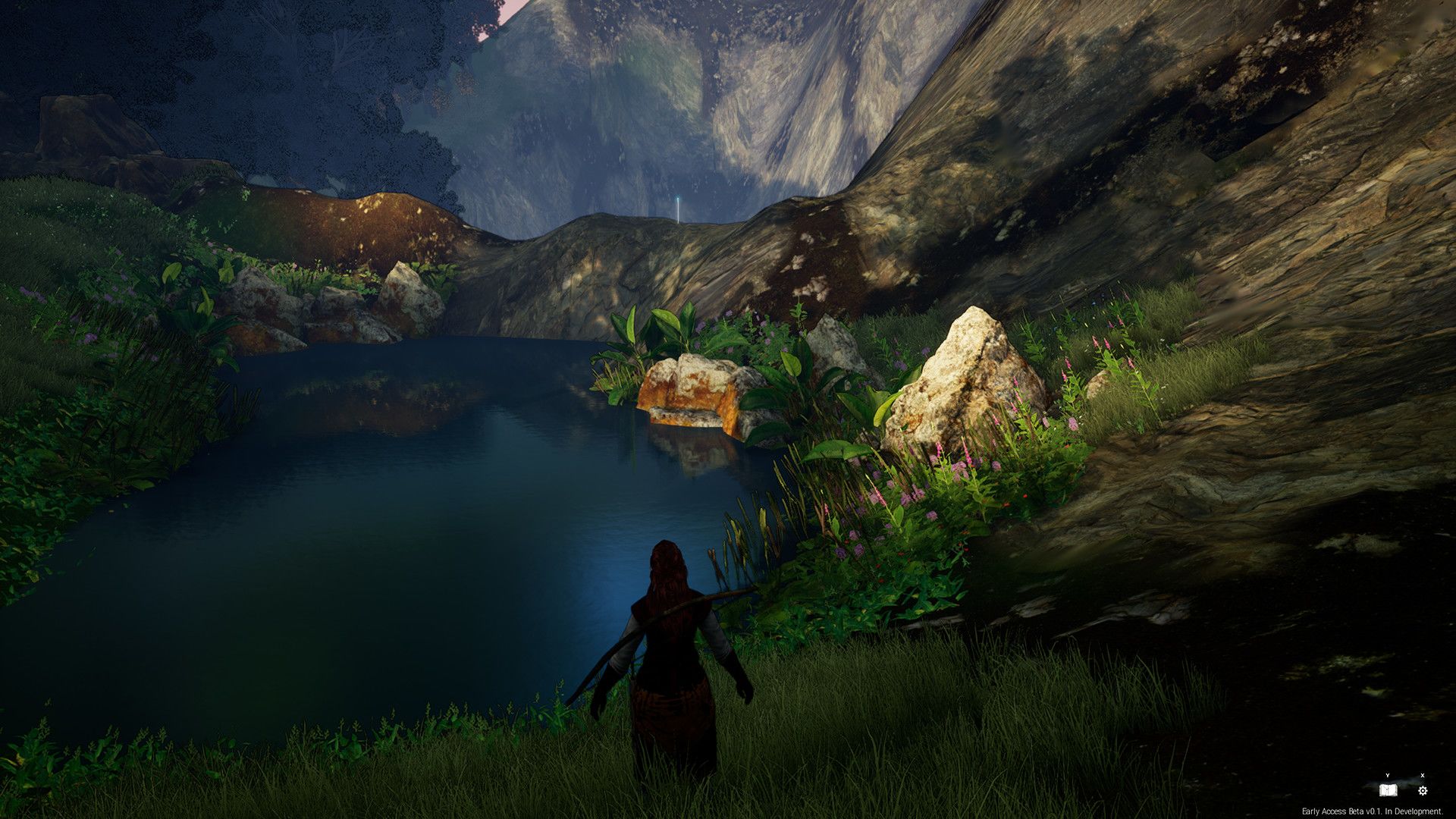
Task: Open the journal book icon
Action: pos(1388,791)
